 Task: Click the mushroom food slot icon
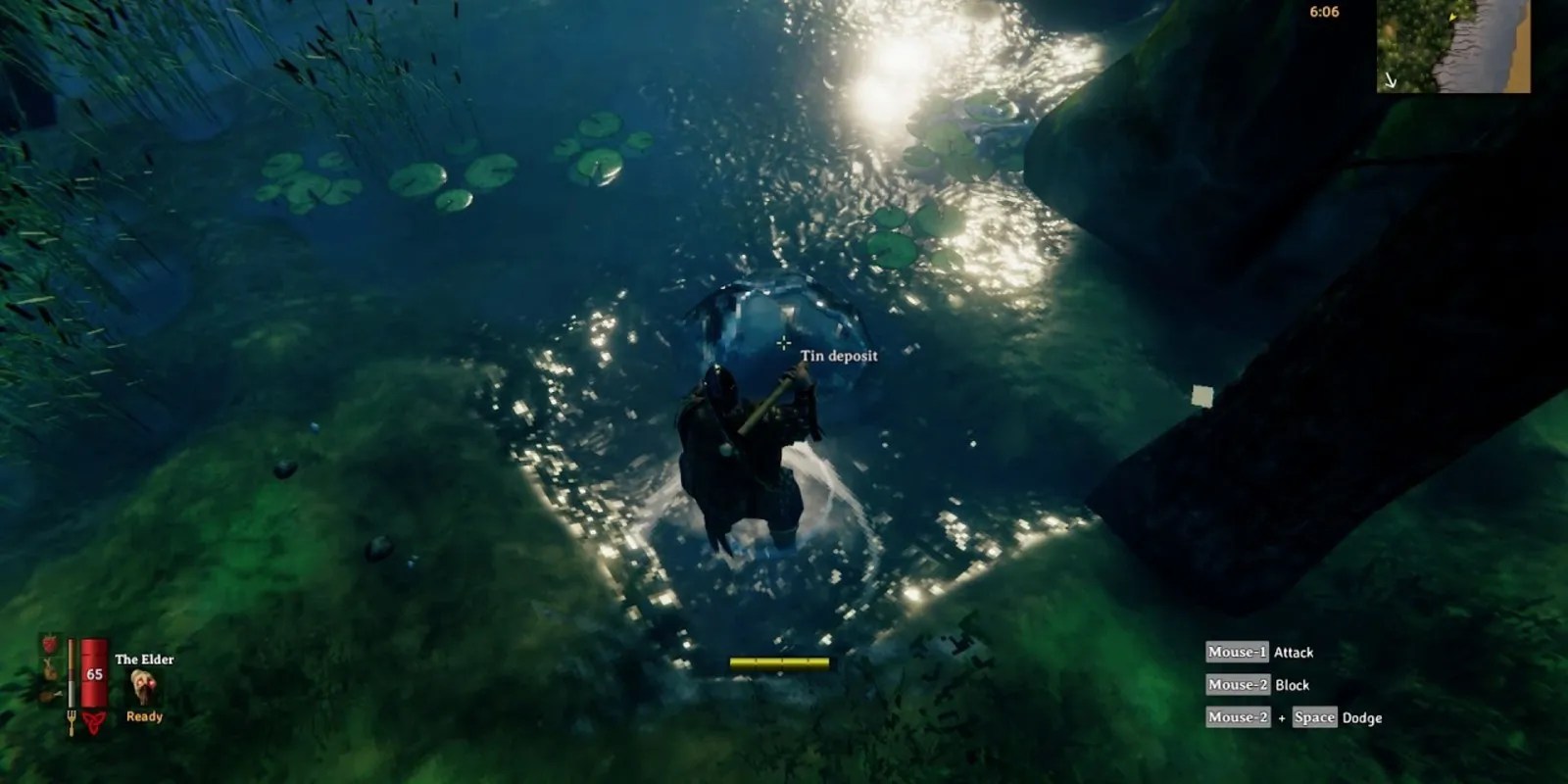click(x=49, y=671)
